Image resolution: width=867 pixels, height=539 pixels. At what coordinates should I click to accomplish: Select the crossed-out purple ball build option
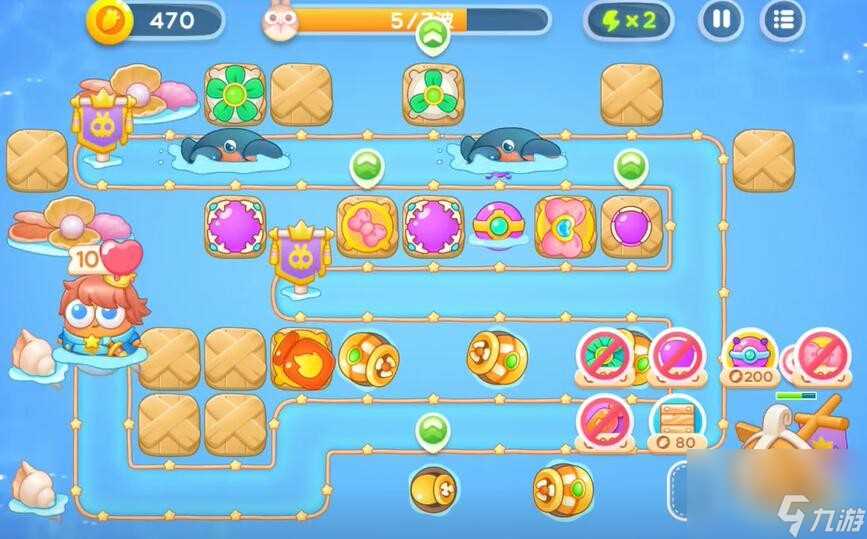[677, 353]
